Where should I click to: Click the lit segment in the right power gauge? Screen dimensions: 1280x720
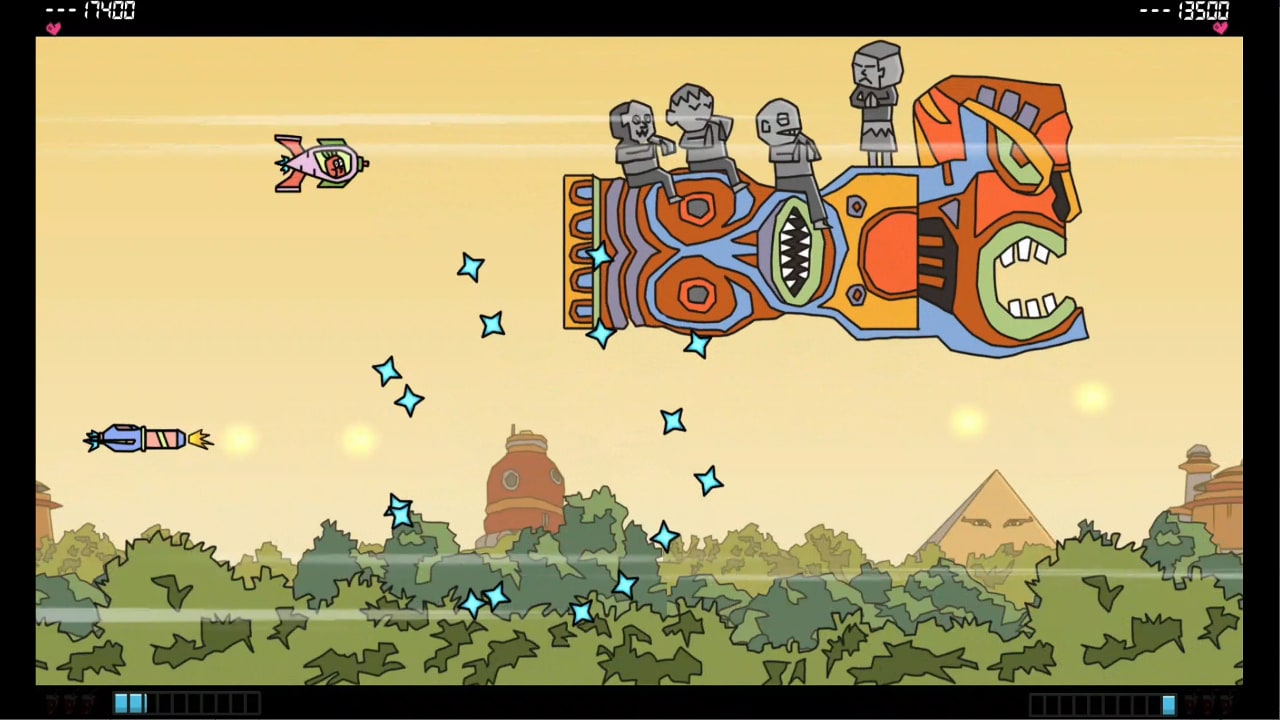(1169, 703)
